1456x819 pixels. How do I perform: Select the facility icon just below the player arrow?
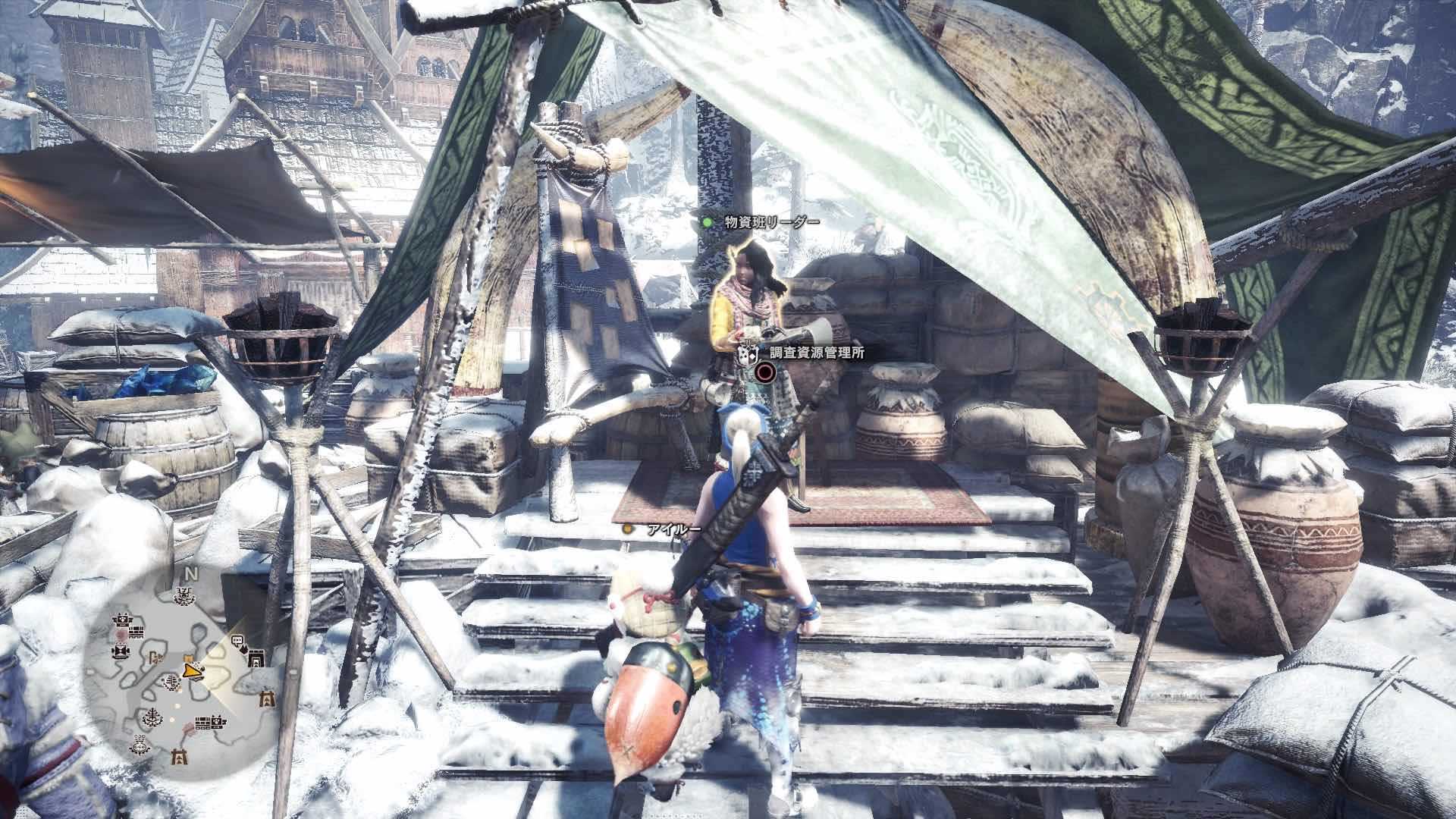pyautogui.click(x=171, y=682)
